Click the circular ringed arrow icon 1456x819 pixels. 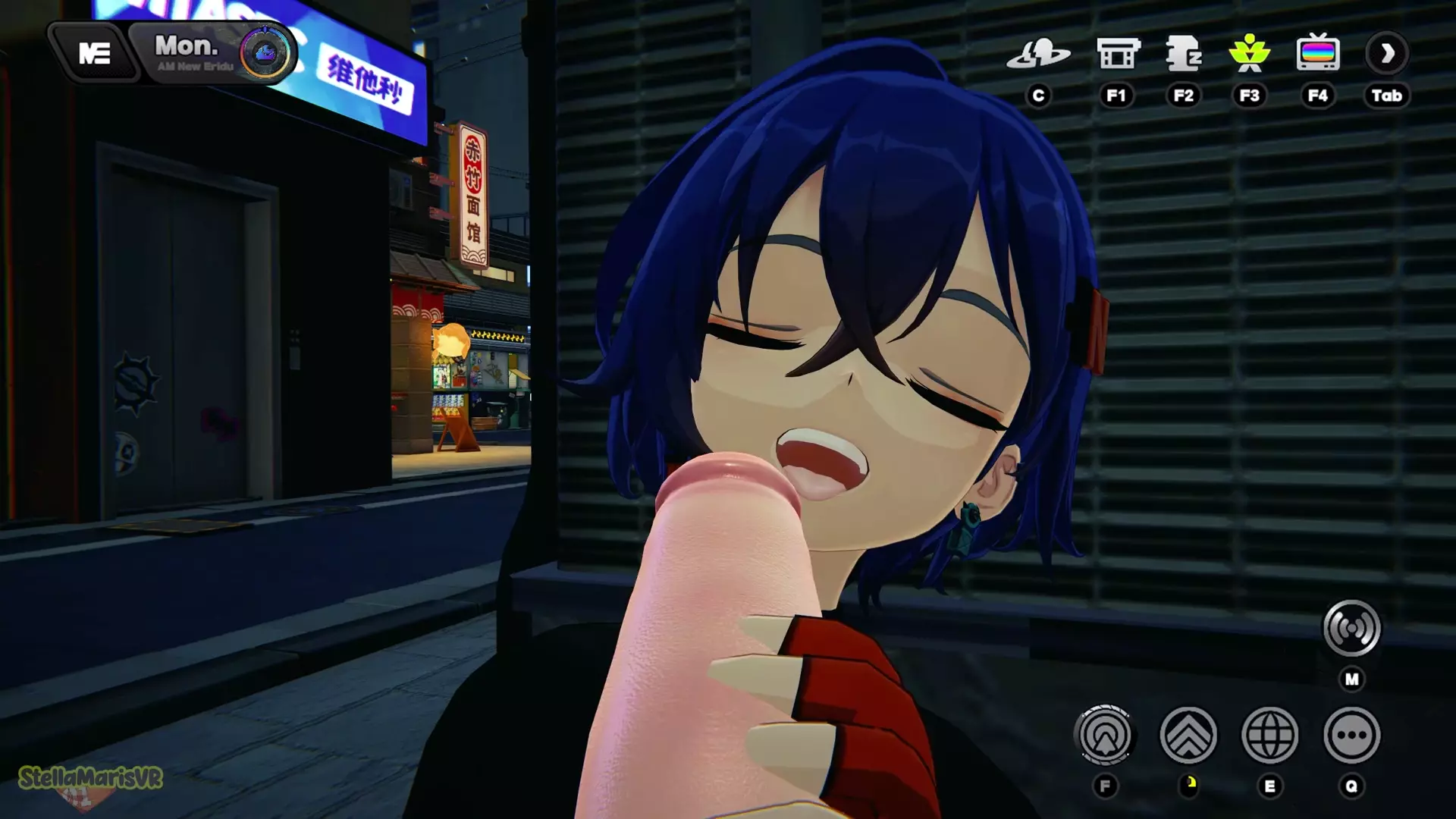coord(1105,735)
